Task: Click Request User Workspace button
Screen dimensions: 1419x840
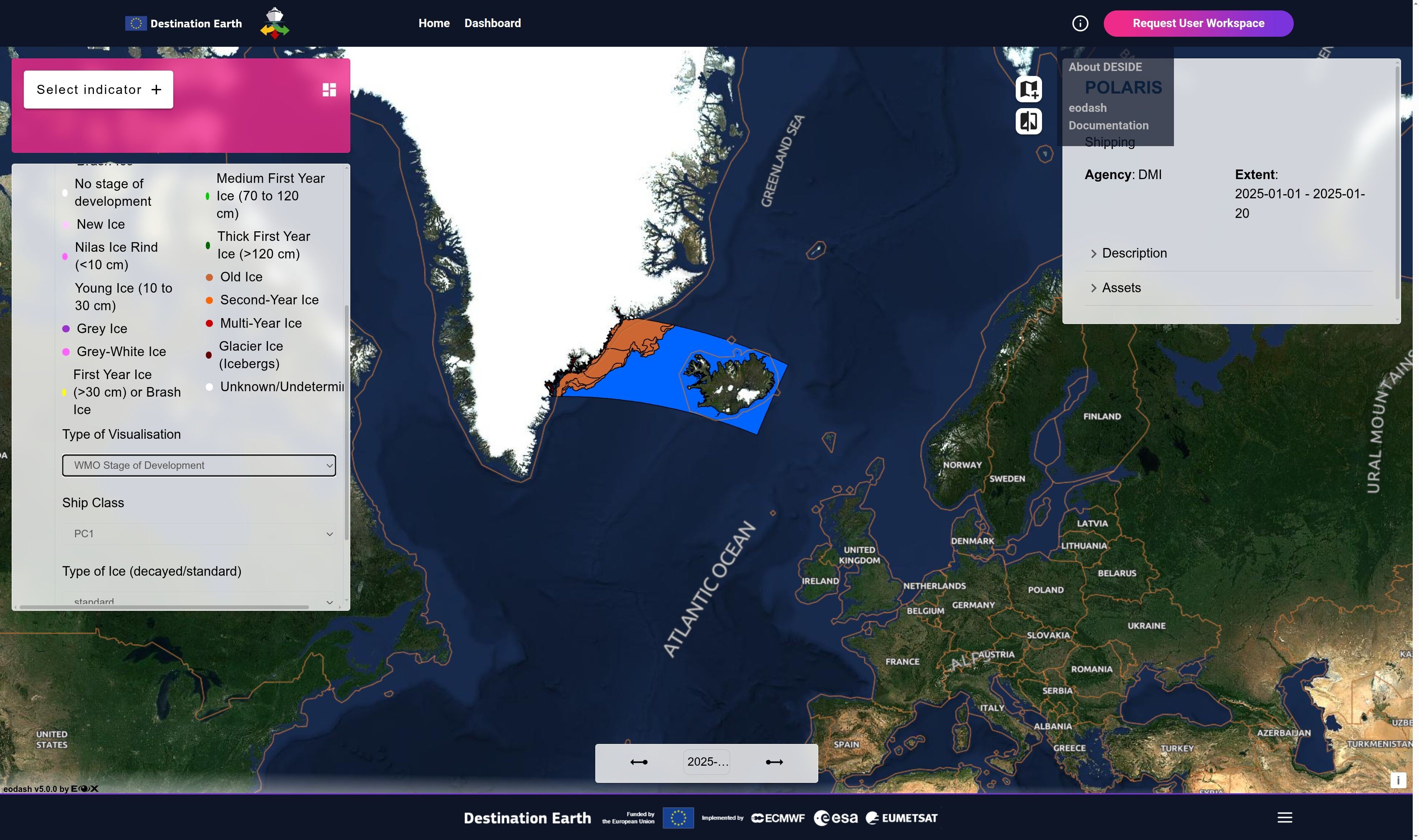Action: pyautogui.click(x=1198, y=23)
